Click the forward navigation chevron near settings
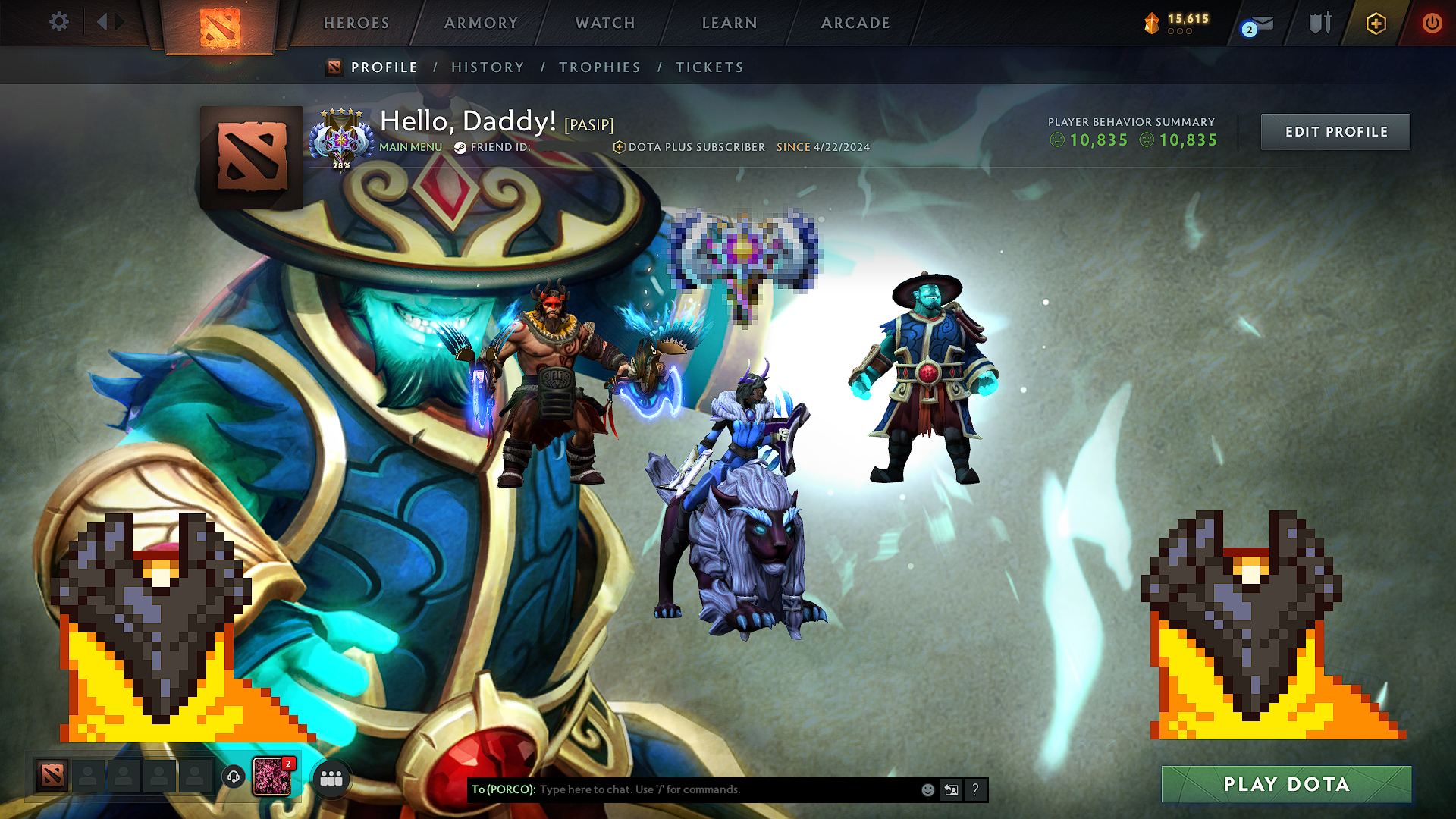The width and height of the screenshot is (1456, 819). 120,22
